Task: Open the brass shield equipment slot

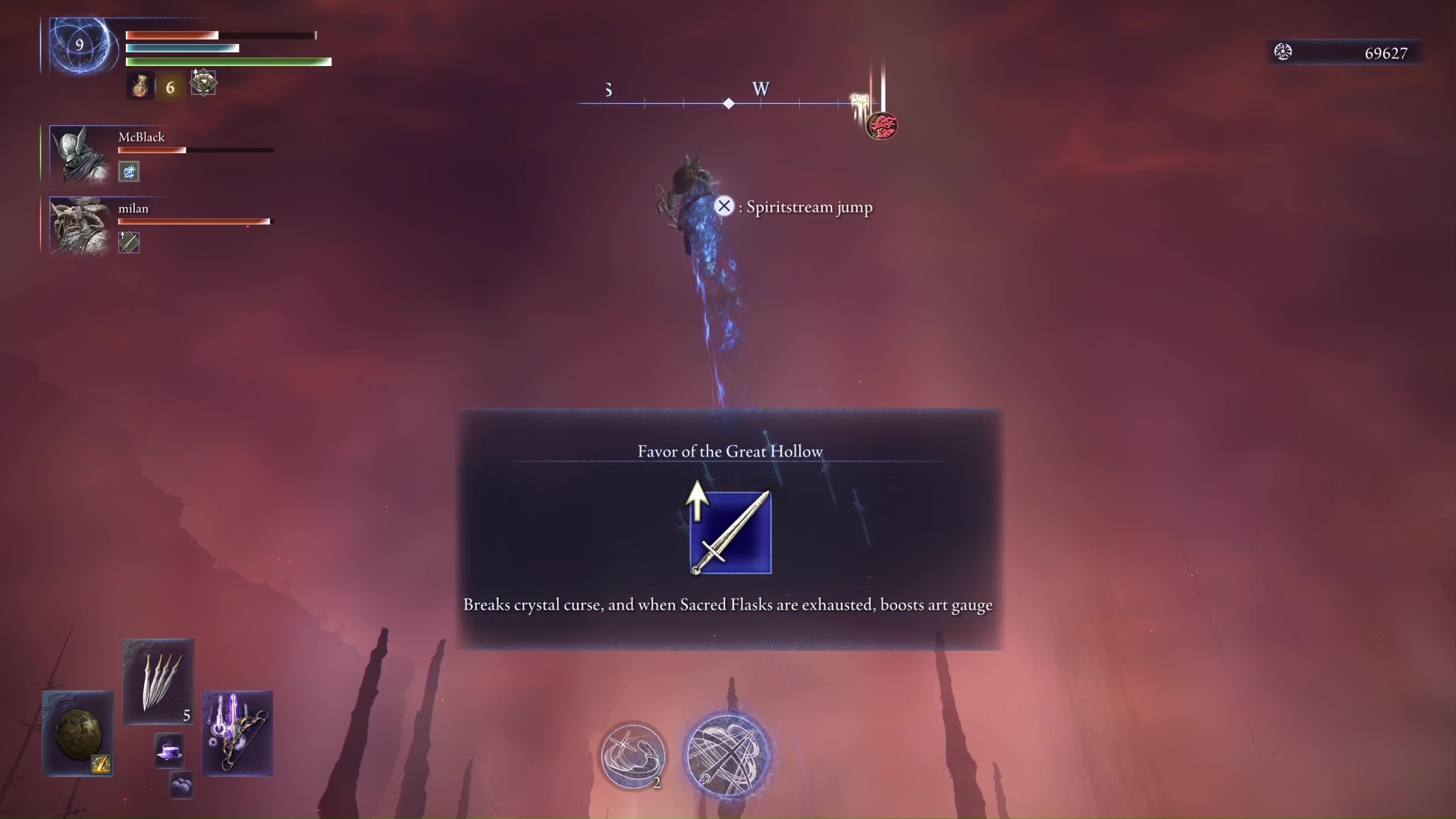Action: point(77,733)
